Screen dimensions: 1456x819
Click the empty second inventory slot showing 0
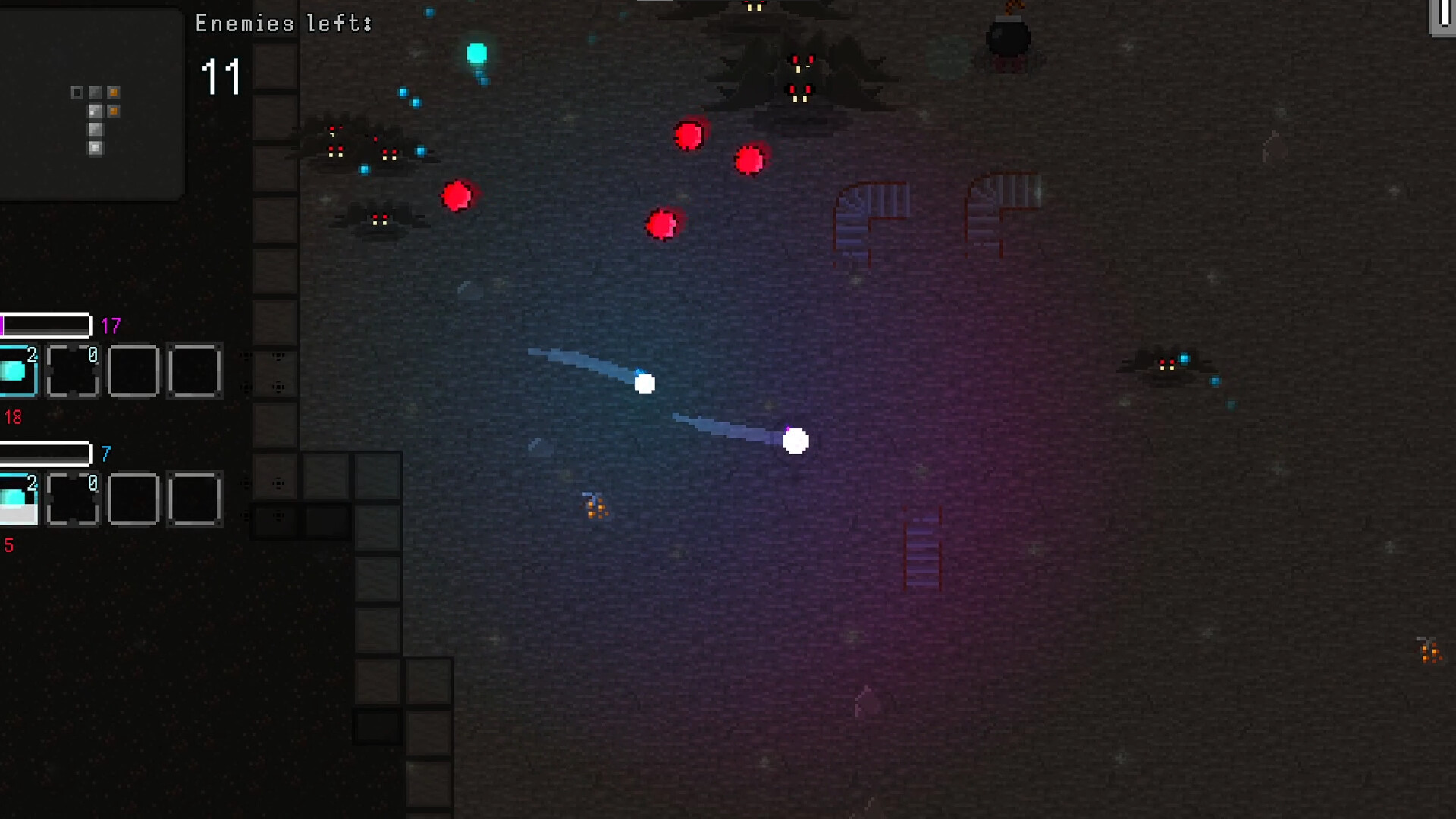(72, 371)
